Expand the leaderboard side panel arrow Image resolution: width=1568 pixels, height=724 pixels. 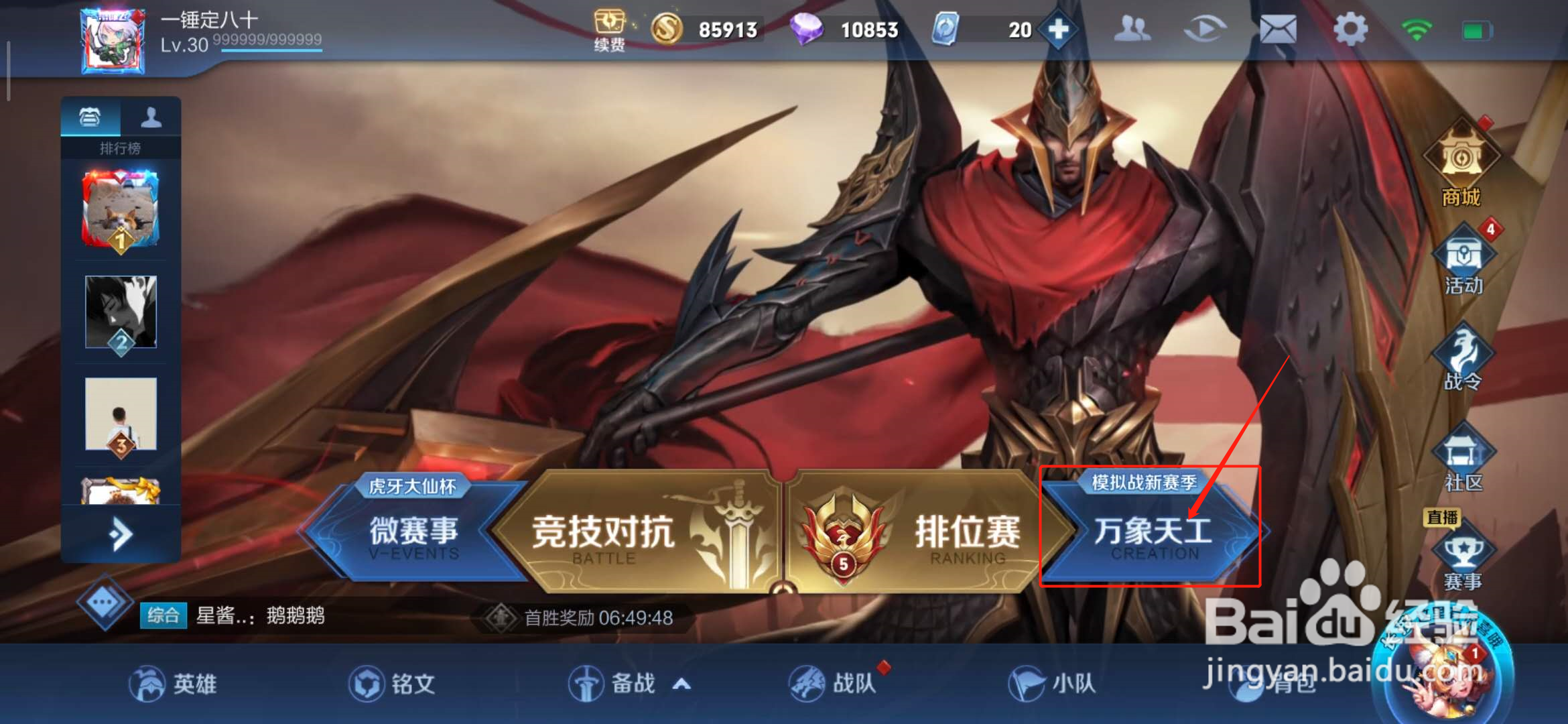tap(119, 533)
